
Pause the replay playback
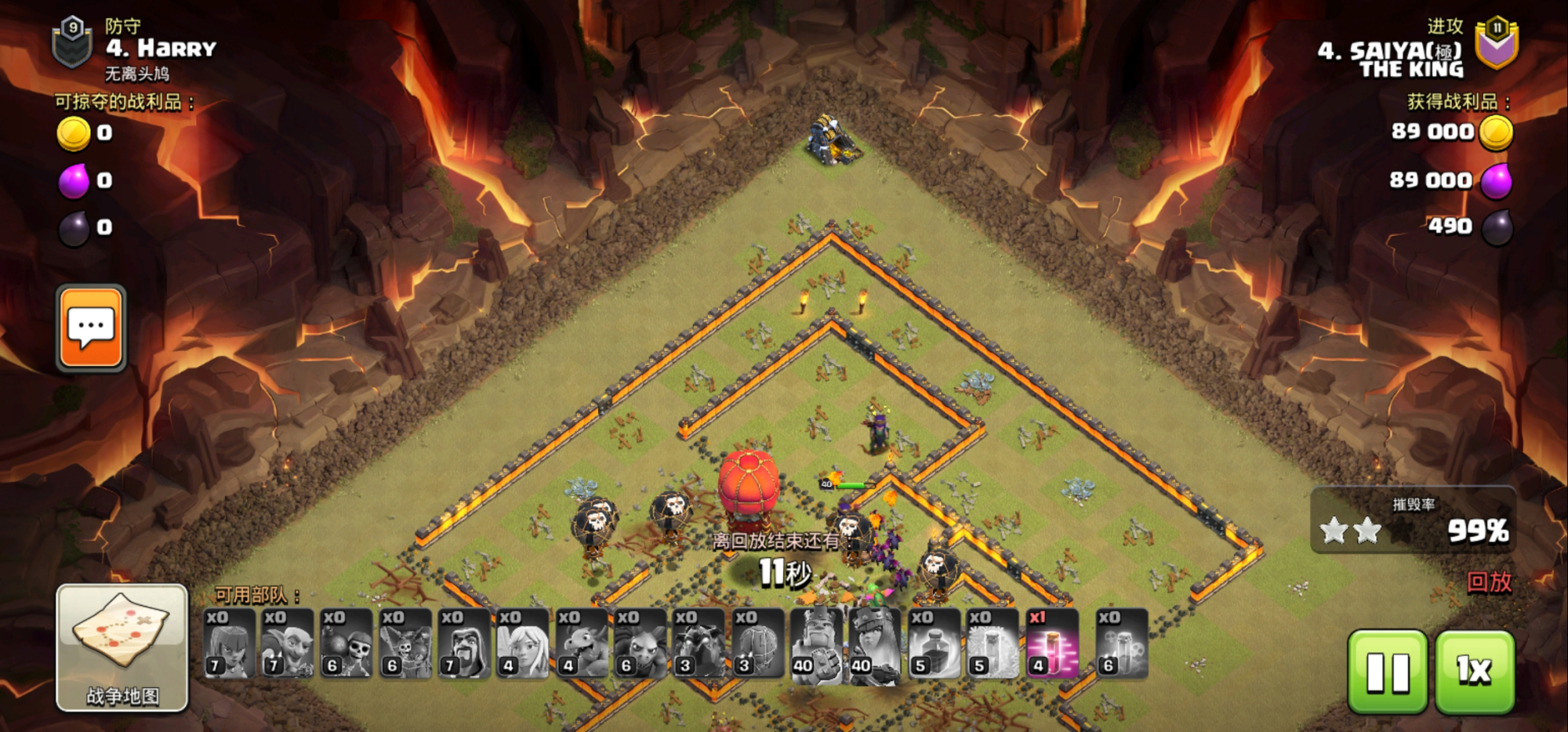pyautogui.click(x=1387, y=672)
